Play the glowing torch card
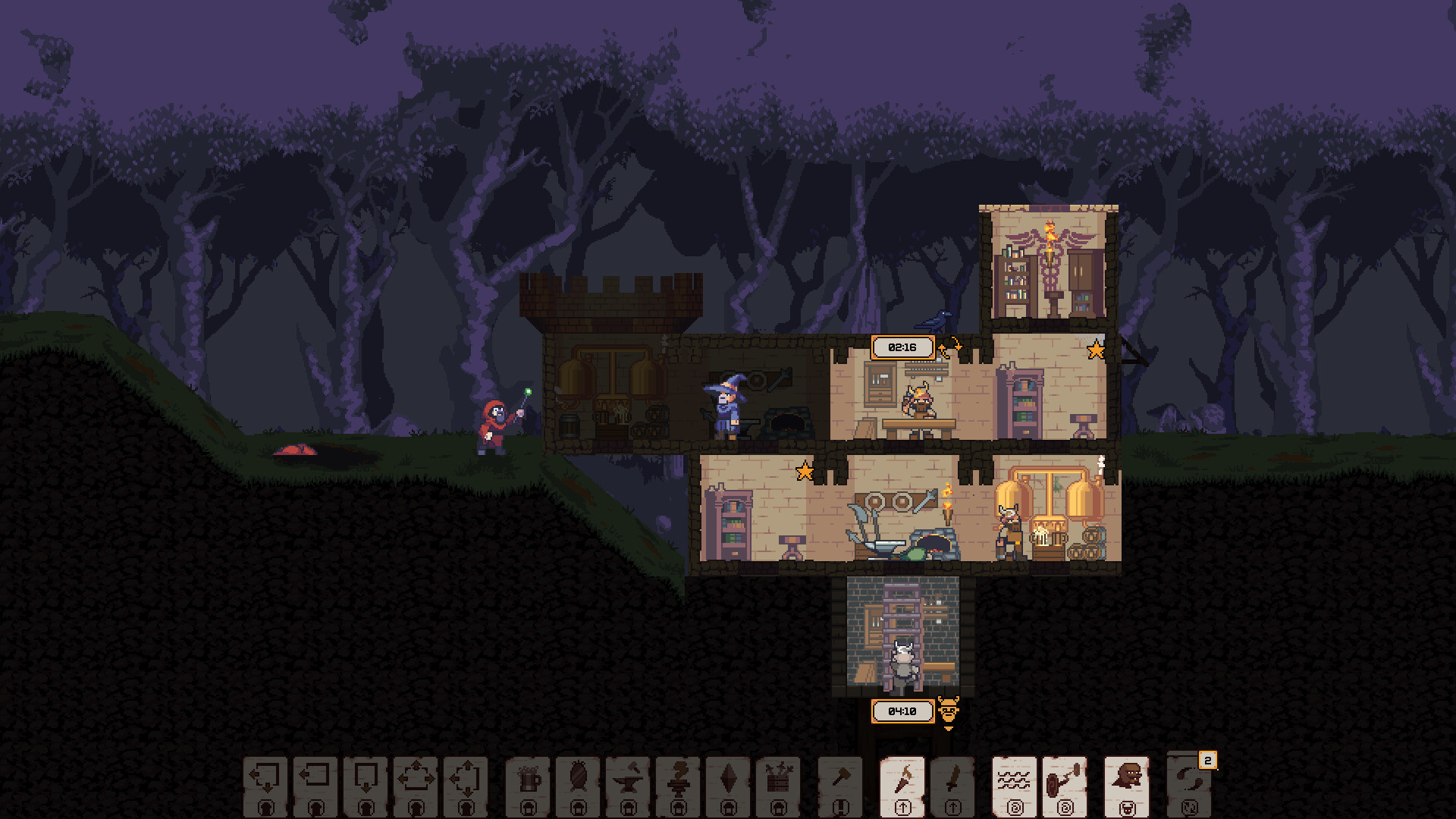This screenshot has width=1456, height=819. tap(904, 781)
